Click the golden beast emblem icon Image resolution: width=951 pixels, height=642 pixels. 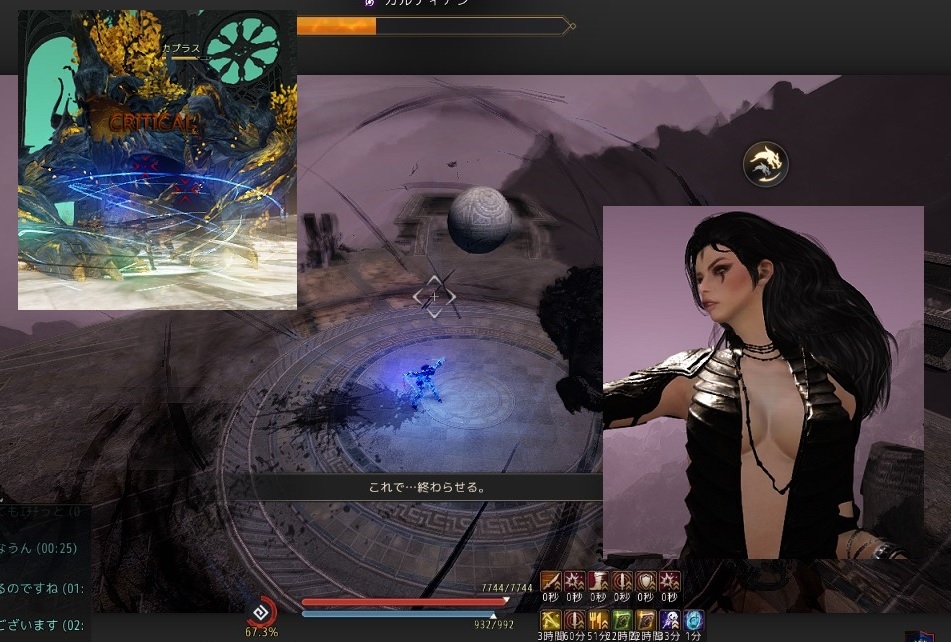pos(766,164)
